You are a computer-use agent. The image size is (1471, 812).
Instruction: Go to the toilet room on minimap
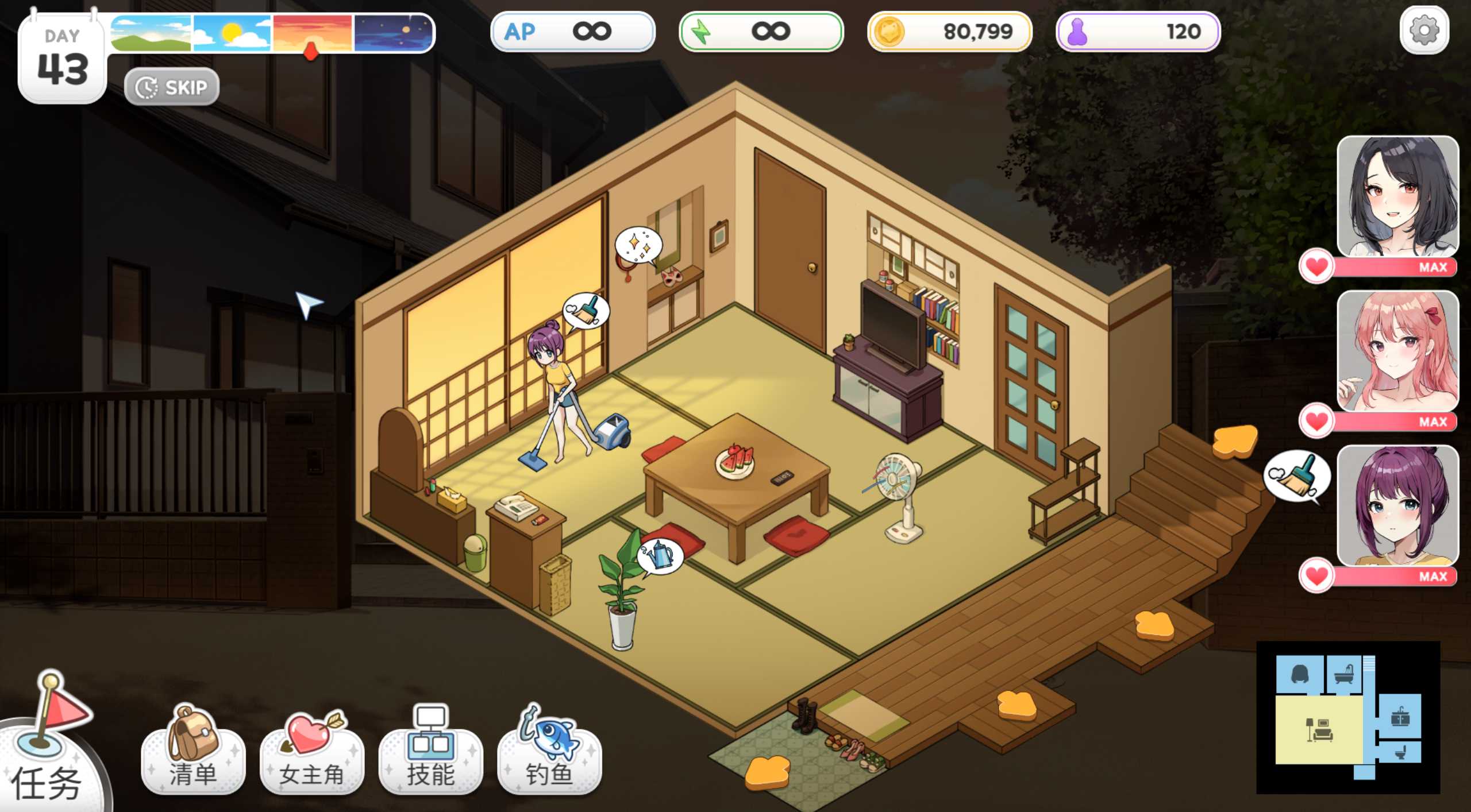coord(1400,752)
